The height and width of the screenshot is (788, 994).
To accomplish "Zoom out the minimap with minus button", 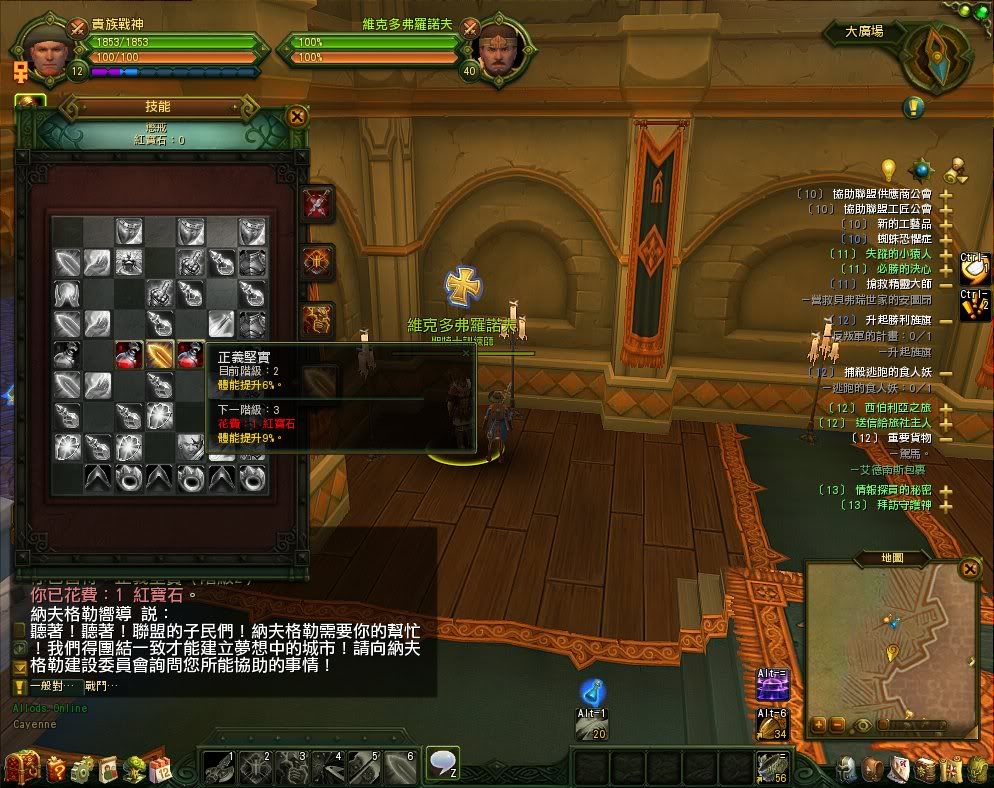I will 838,725.
